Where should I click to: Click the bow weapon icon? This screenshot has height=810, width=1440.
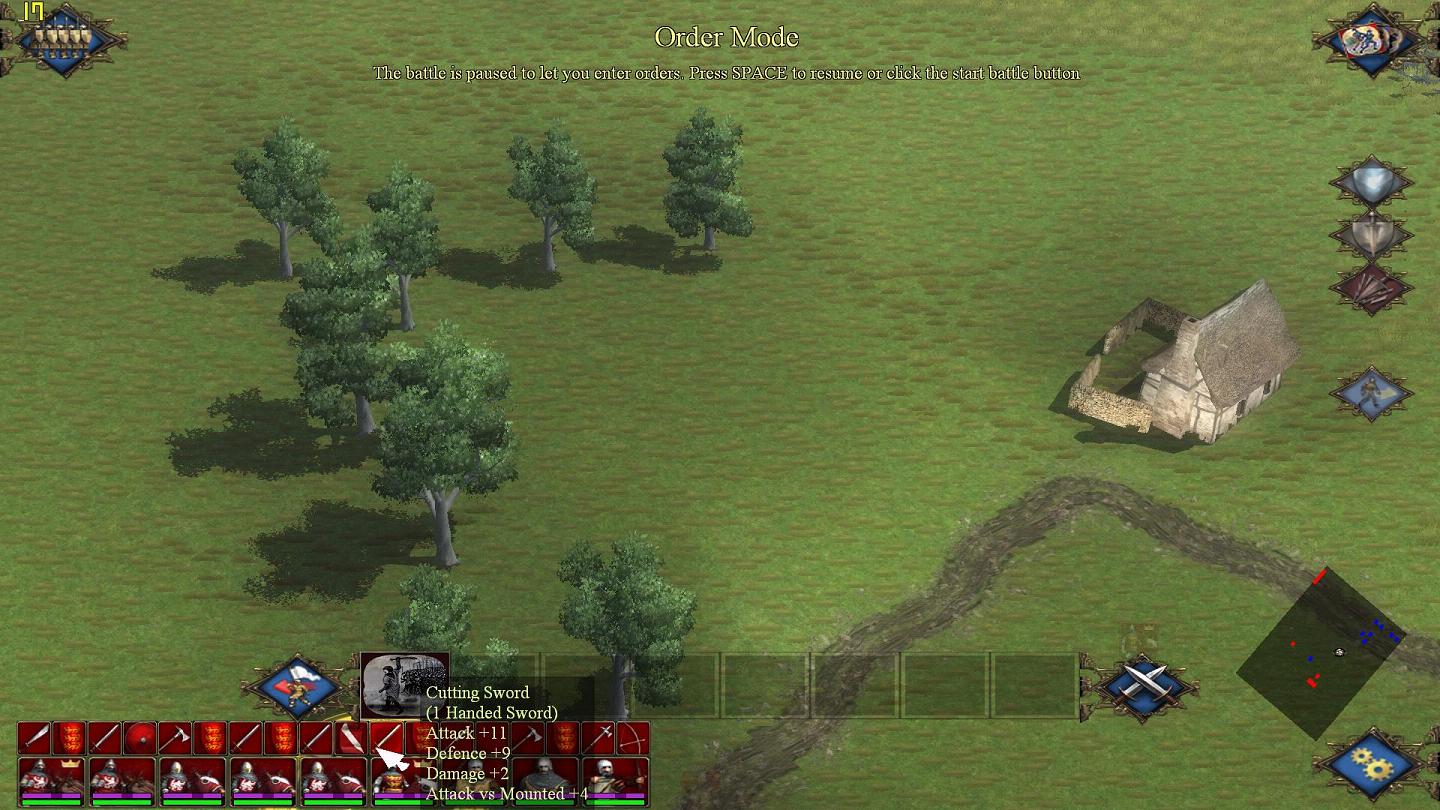tap(632, 739)
